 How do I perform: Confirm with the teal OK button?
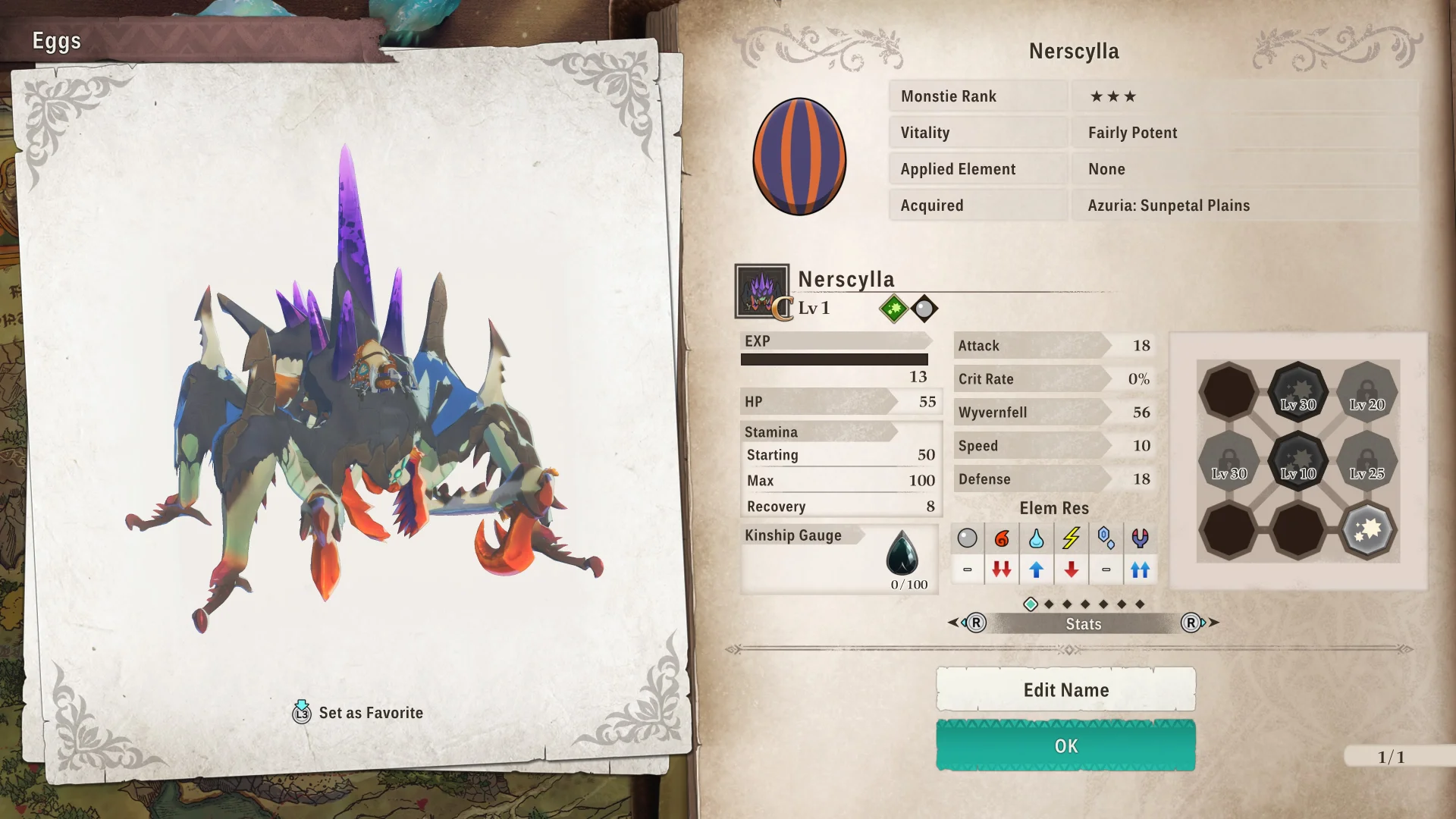point(1065,745)
